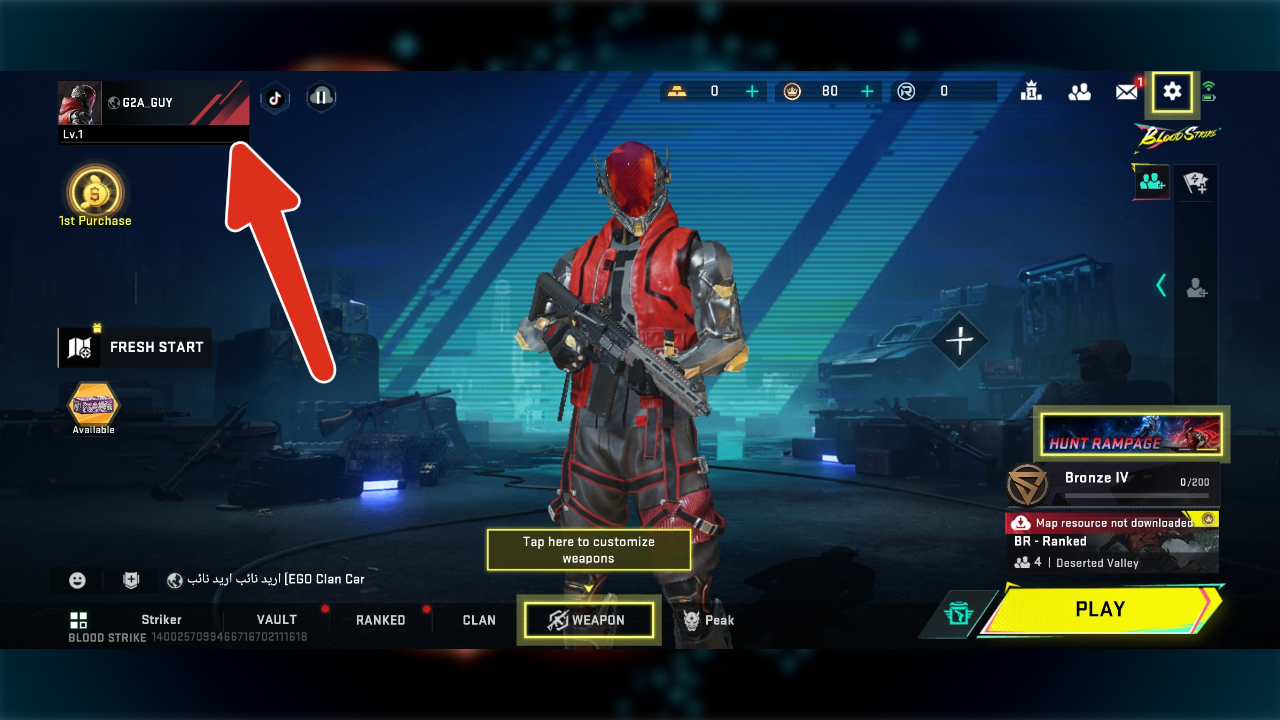Go to the RANKED tab
1280x720 pixels.
pyautogui.click(x=380, y=620)
